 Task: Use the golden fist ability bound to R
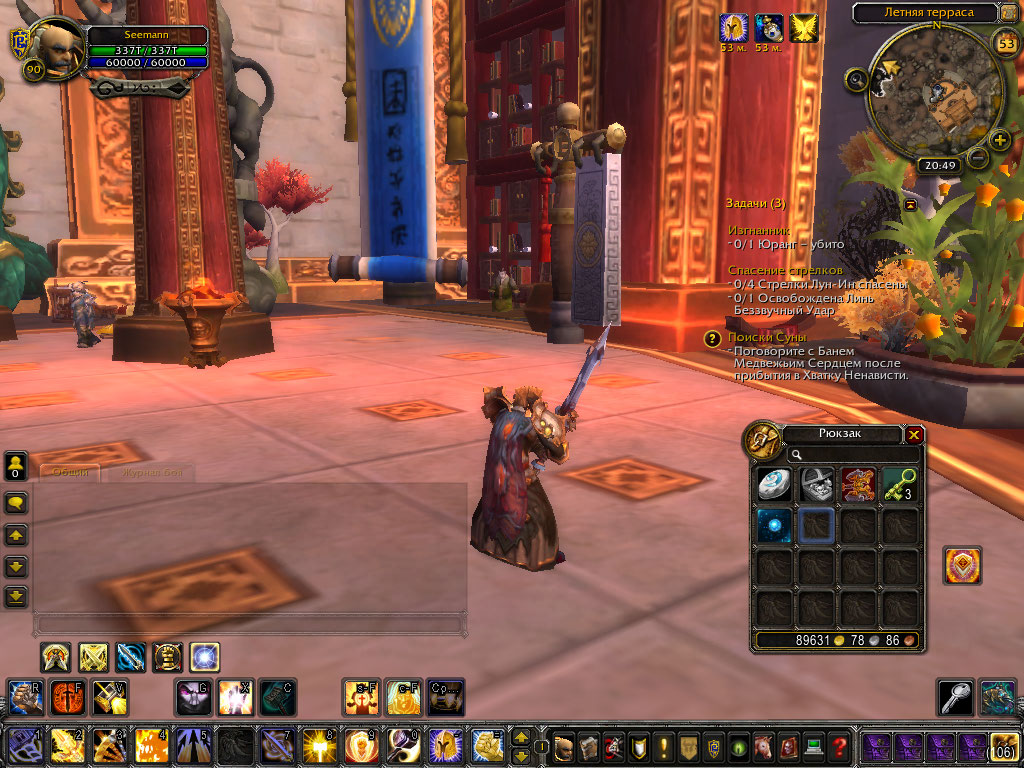24,697
